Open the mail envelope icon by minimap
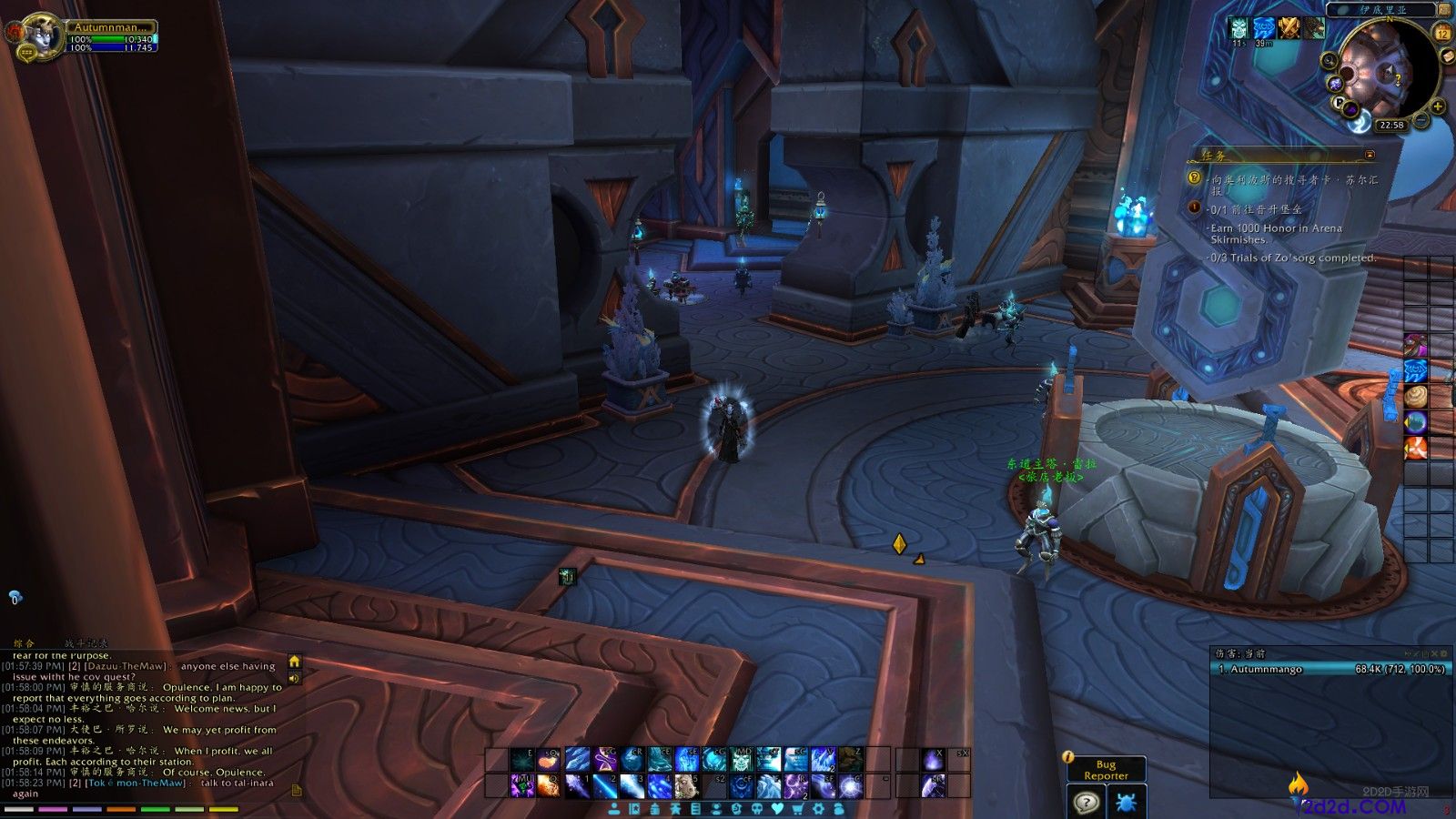Viewport: 1456px width, 819px height. [1447, 56]
